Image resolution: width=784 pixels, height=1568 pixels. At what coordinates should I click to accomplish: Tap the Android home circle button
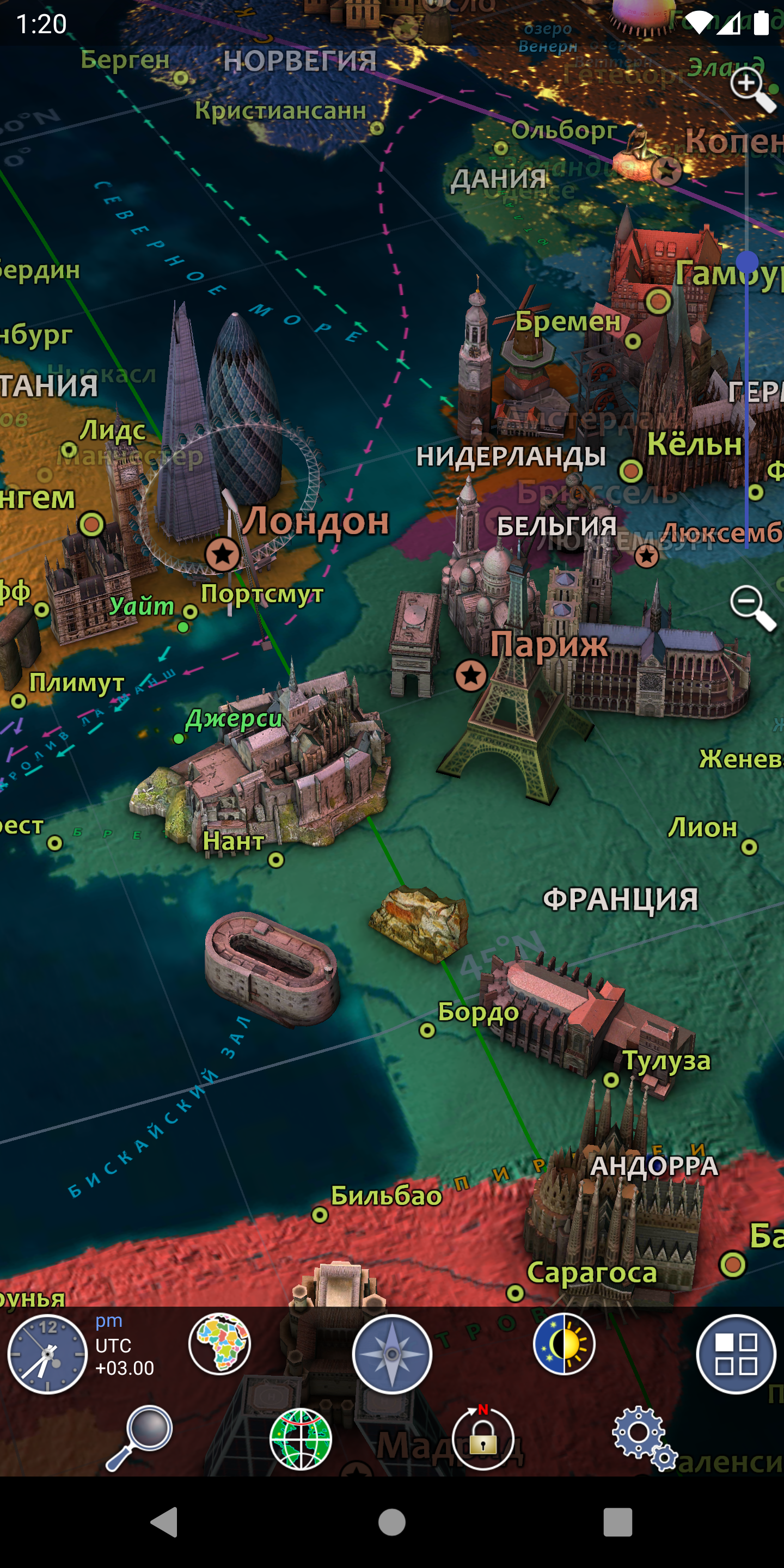[x=392, y=1522]
